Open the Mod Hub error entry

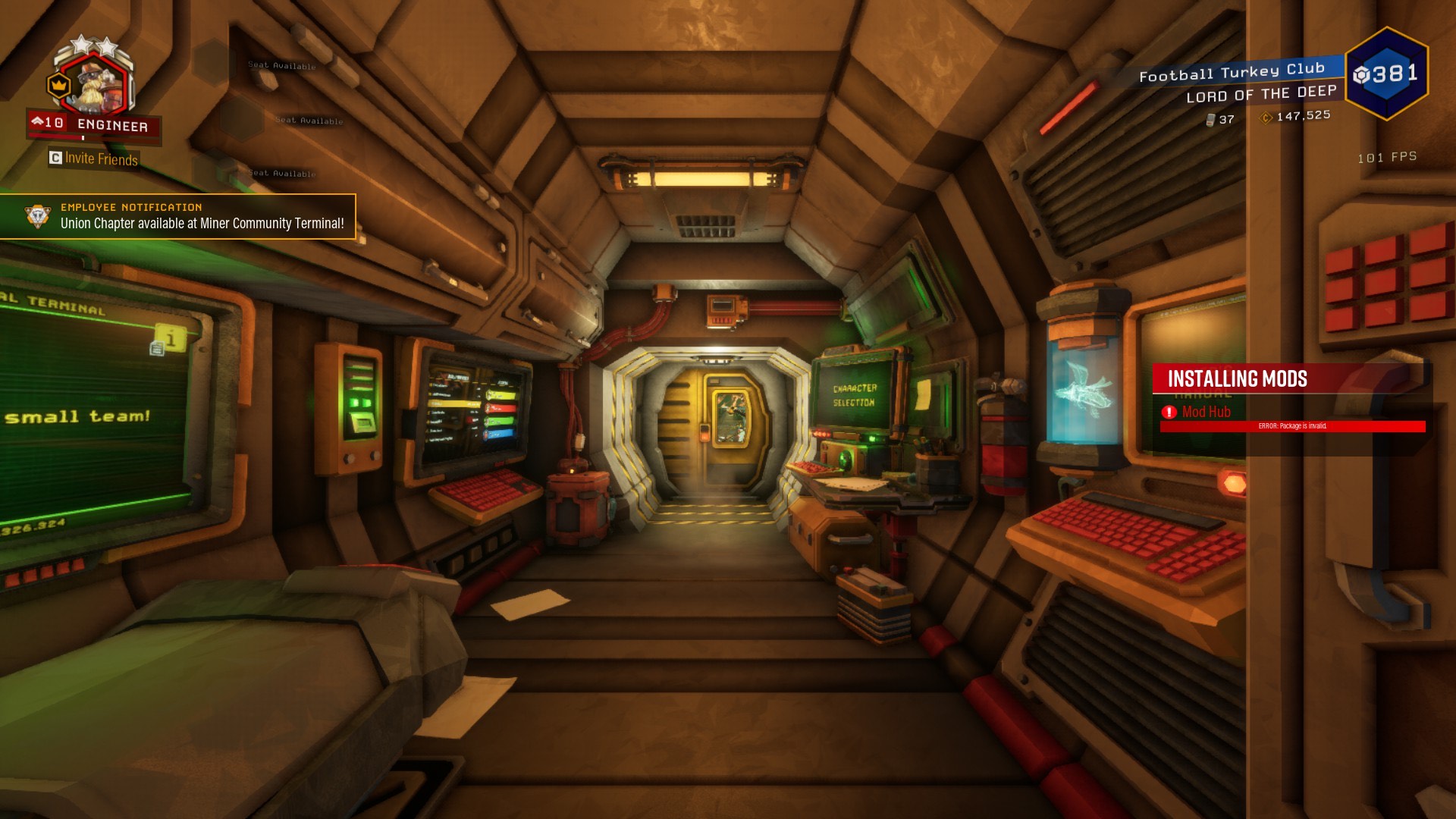[x=1206, y=412]
